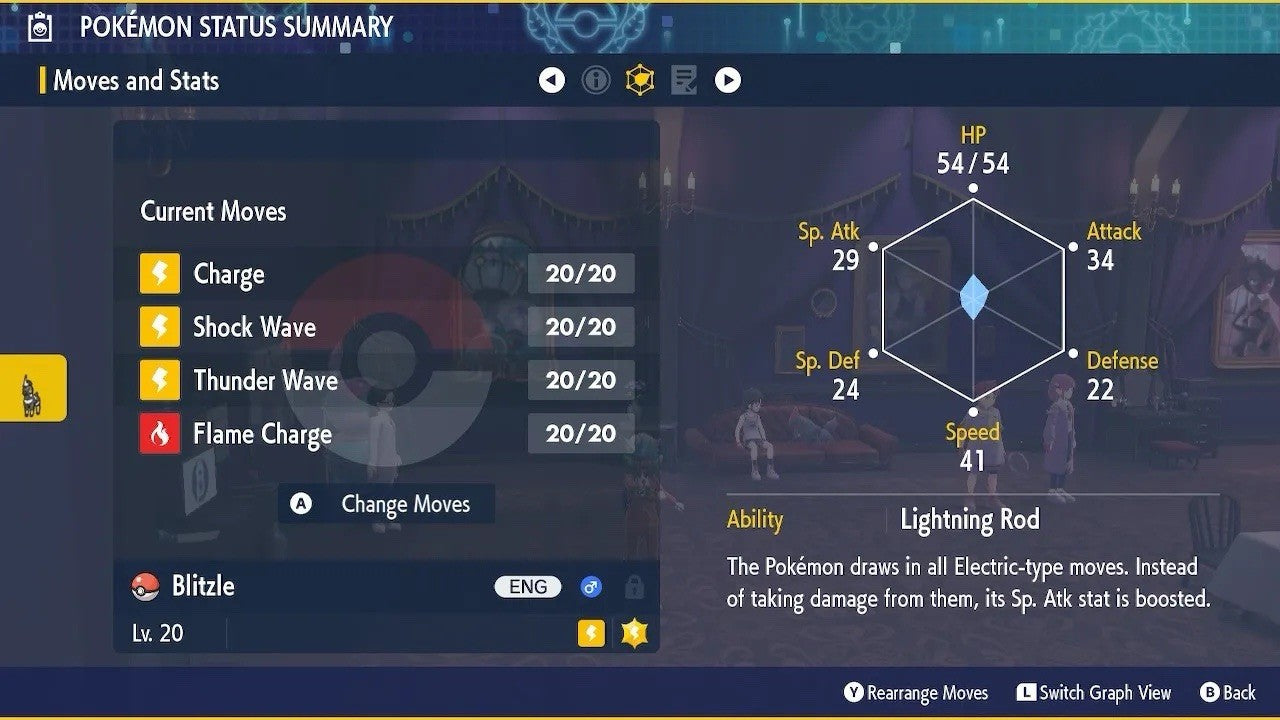Click Rearrange Moves in the bottom bar
This screenshot has width=1280, height=720.
[916, 693]
